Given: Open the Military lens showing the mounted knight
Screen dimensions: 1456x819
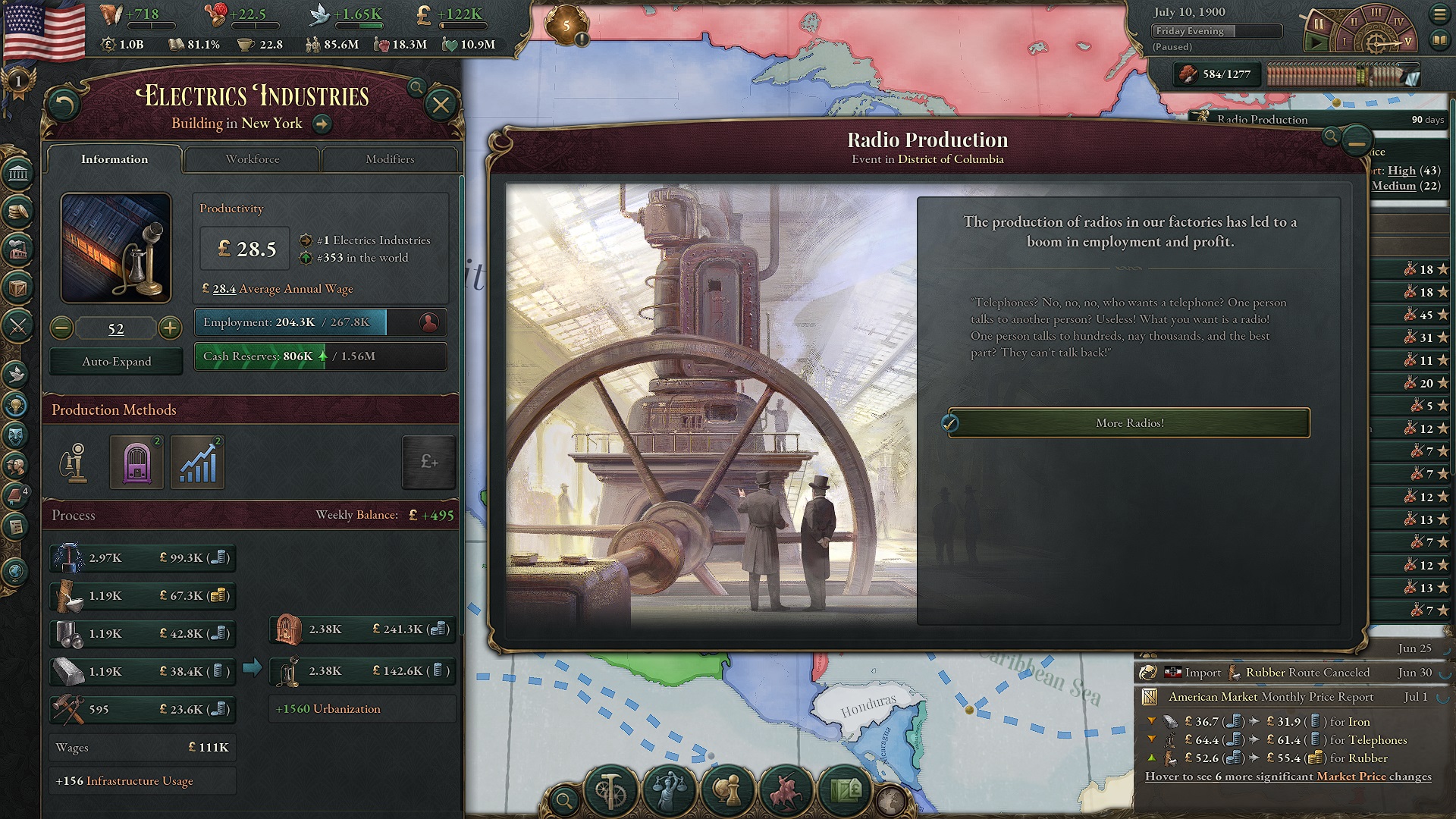Looking at the screenshot, I should [x=786, y=790].
